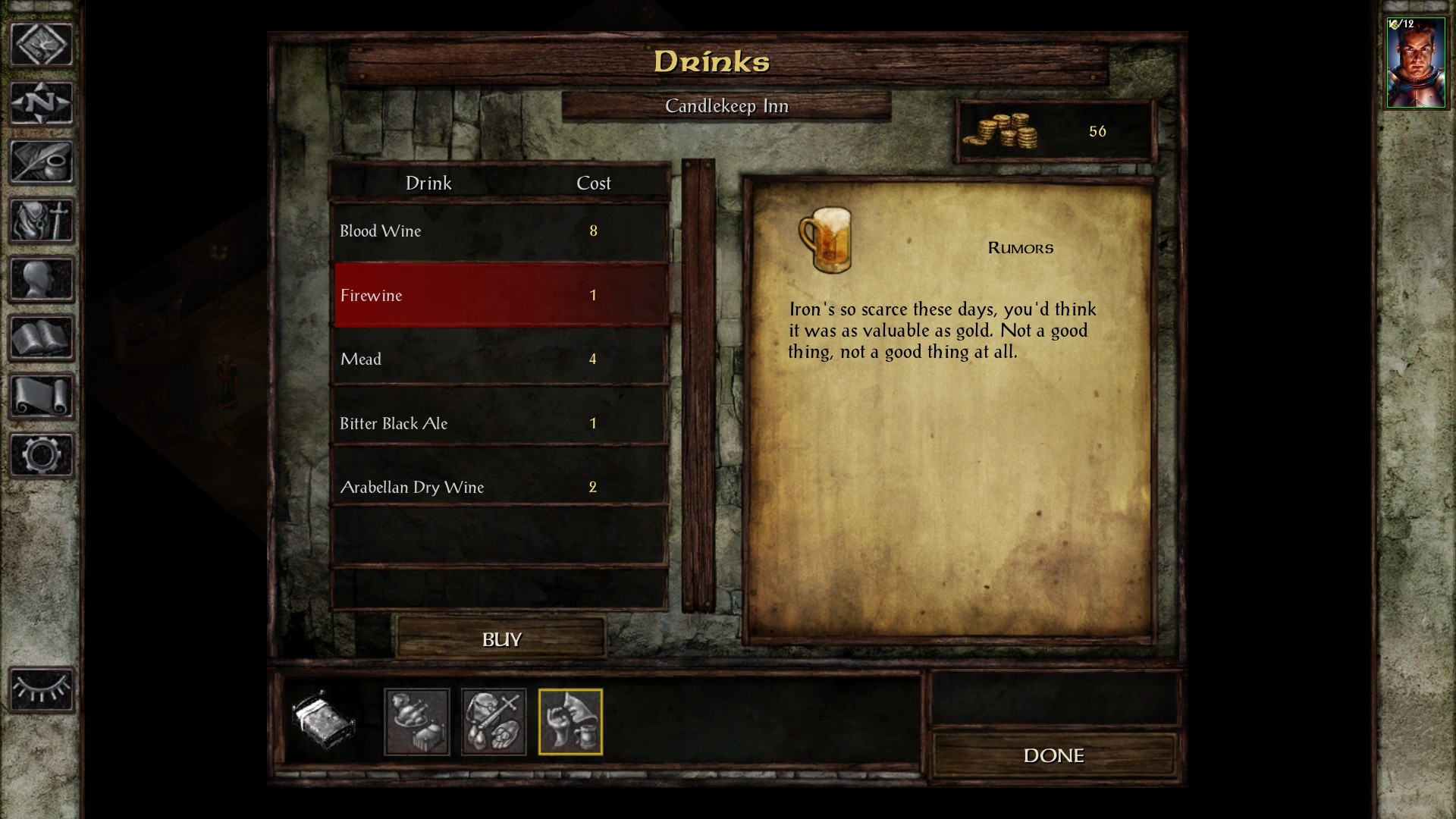The width and height of the screenshot is (1456, 819).
Task: Switch to the drinks mug tab
Action: 570,721
